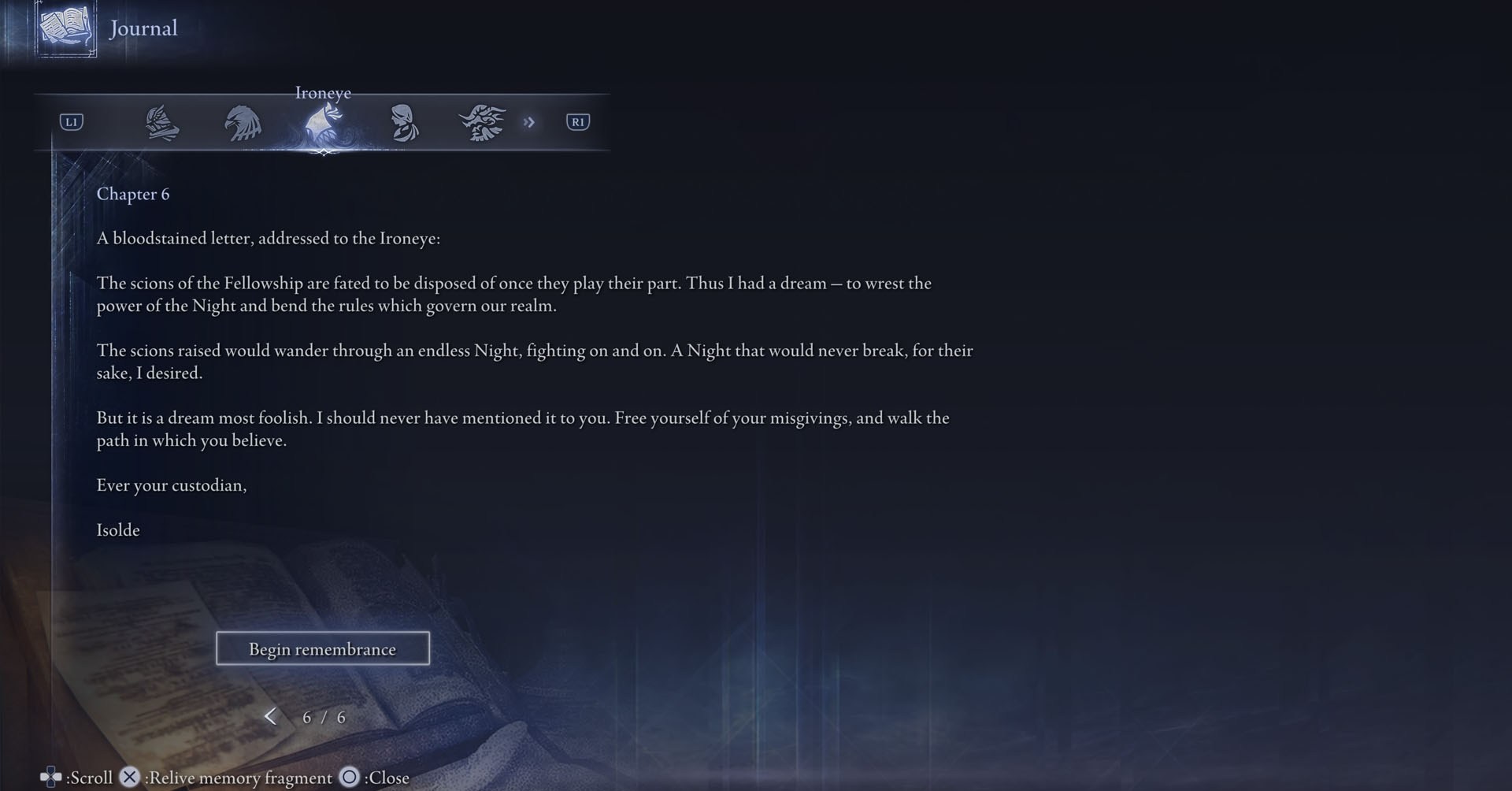Image resolution: width=1512 pixels, height=791 pixels.
Task: Select the hooded figure character emblem
Action: click(x=403, y=122)
